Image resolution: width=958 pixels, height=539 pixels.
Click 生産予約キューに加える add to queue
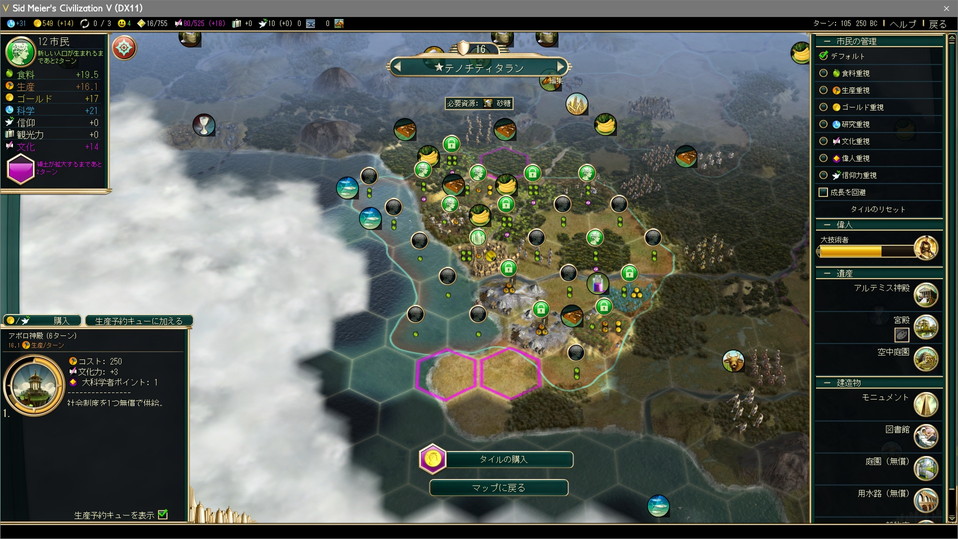(138, 321)
